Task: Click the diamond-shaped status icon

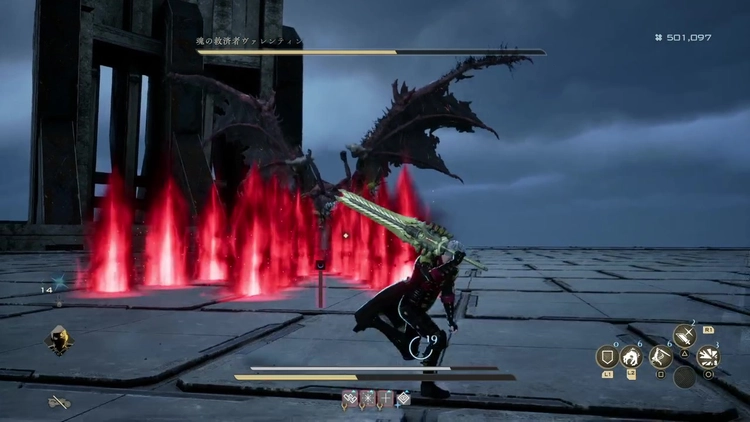Action: pos(403,398)
